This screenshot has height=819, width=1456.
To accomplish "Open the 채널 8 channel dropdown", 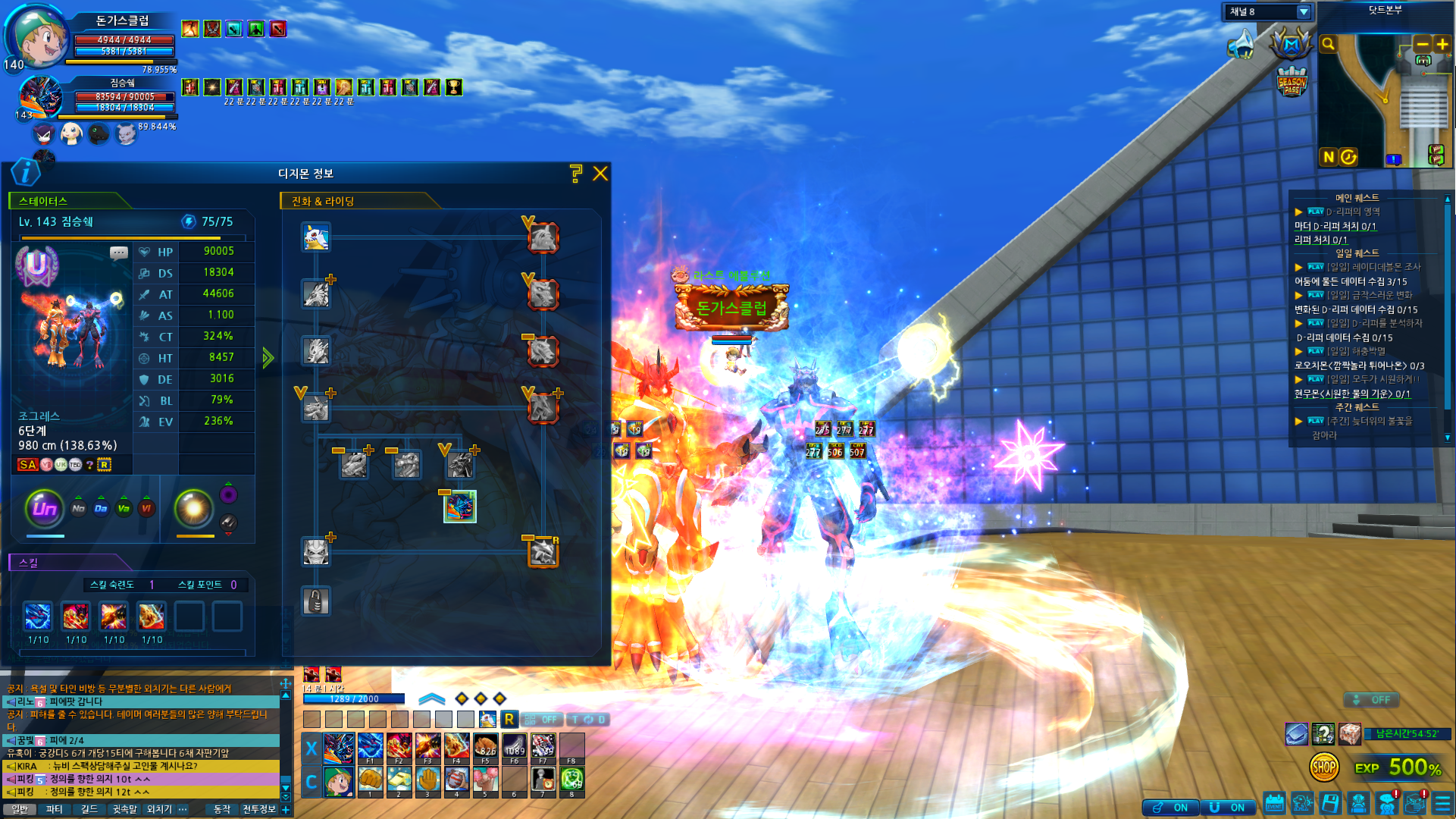I will point(1304,12).
